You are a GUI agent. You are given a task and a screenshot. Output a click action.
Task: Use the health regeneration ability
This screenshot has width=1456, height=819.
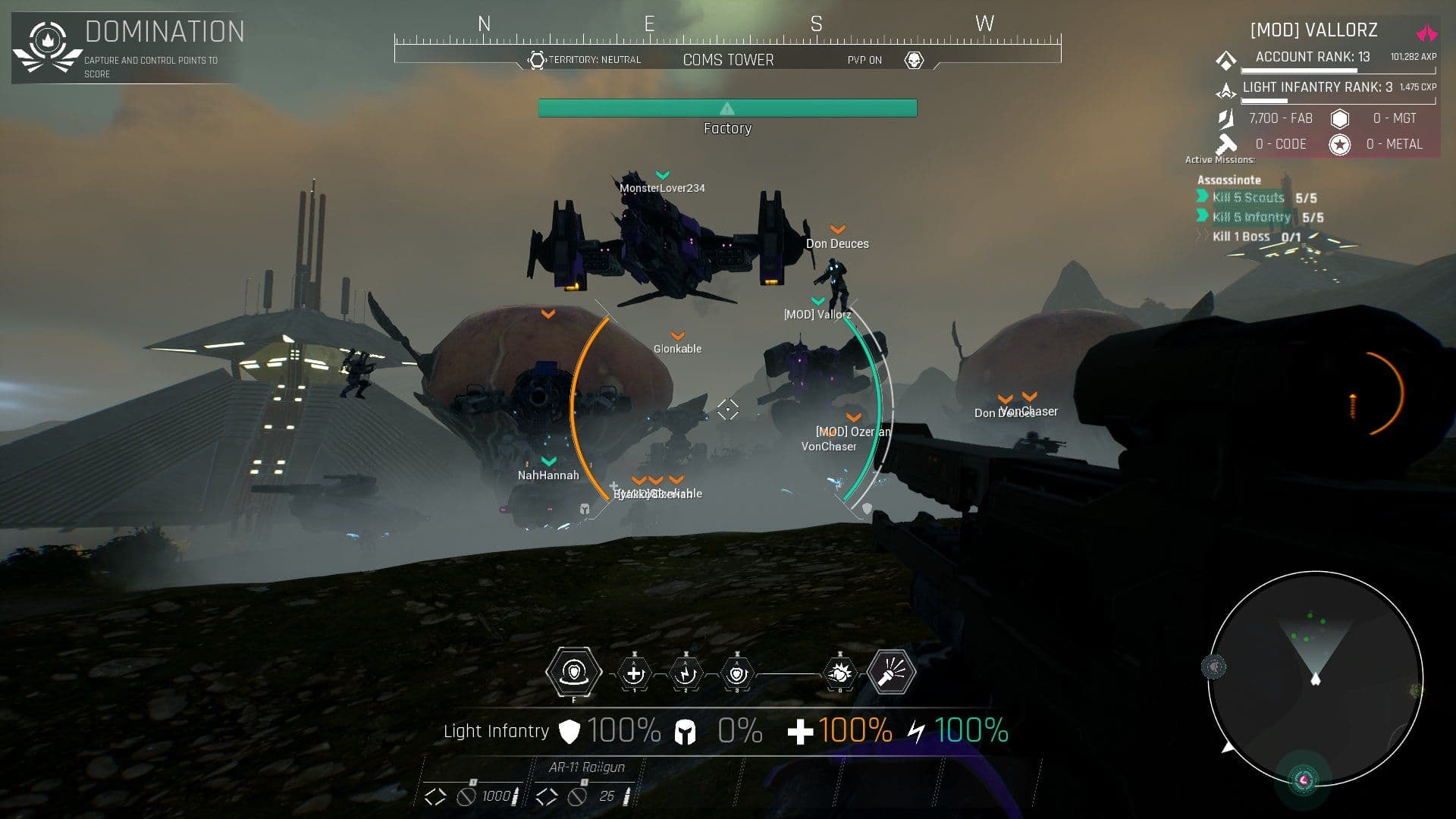click(x=634, y=673)
